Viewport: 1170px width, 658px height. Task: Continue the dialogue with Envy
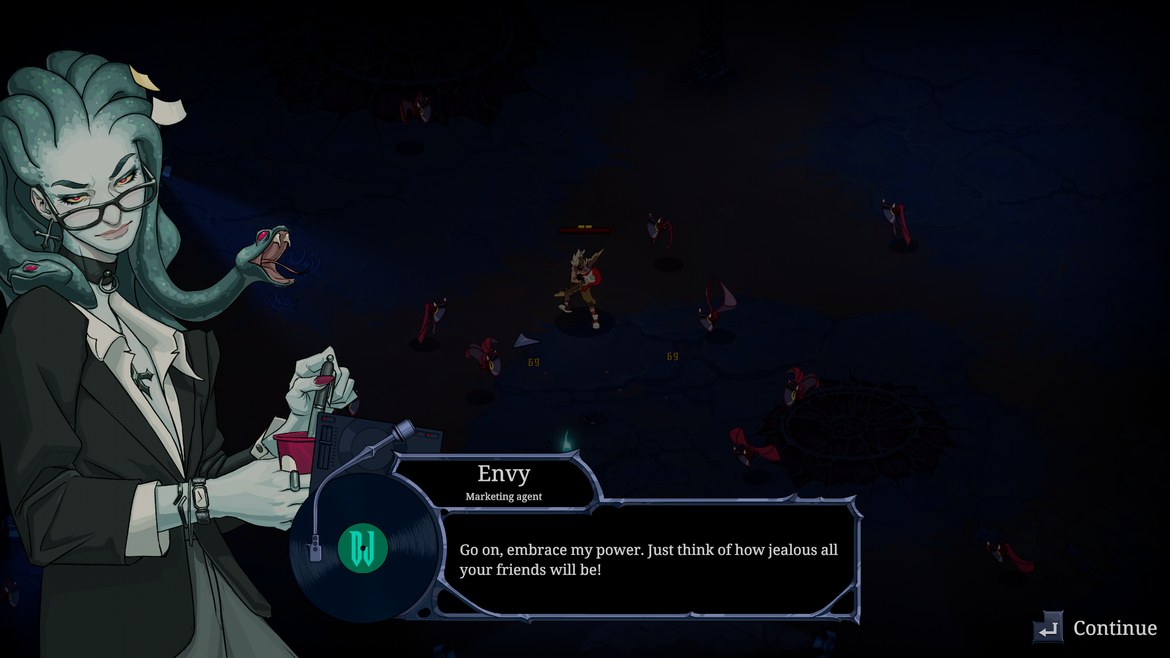(1096, 628)
